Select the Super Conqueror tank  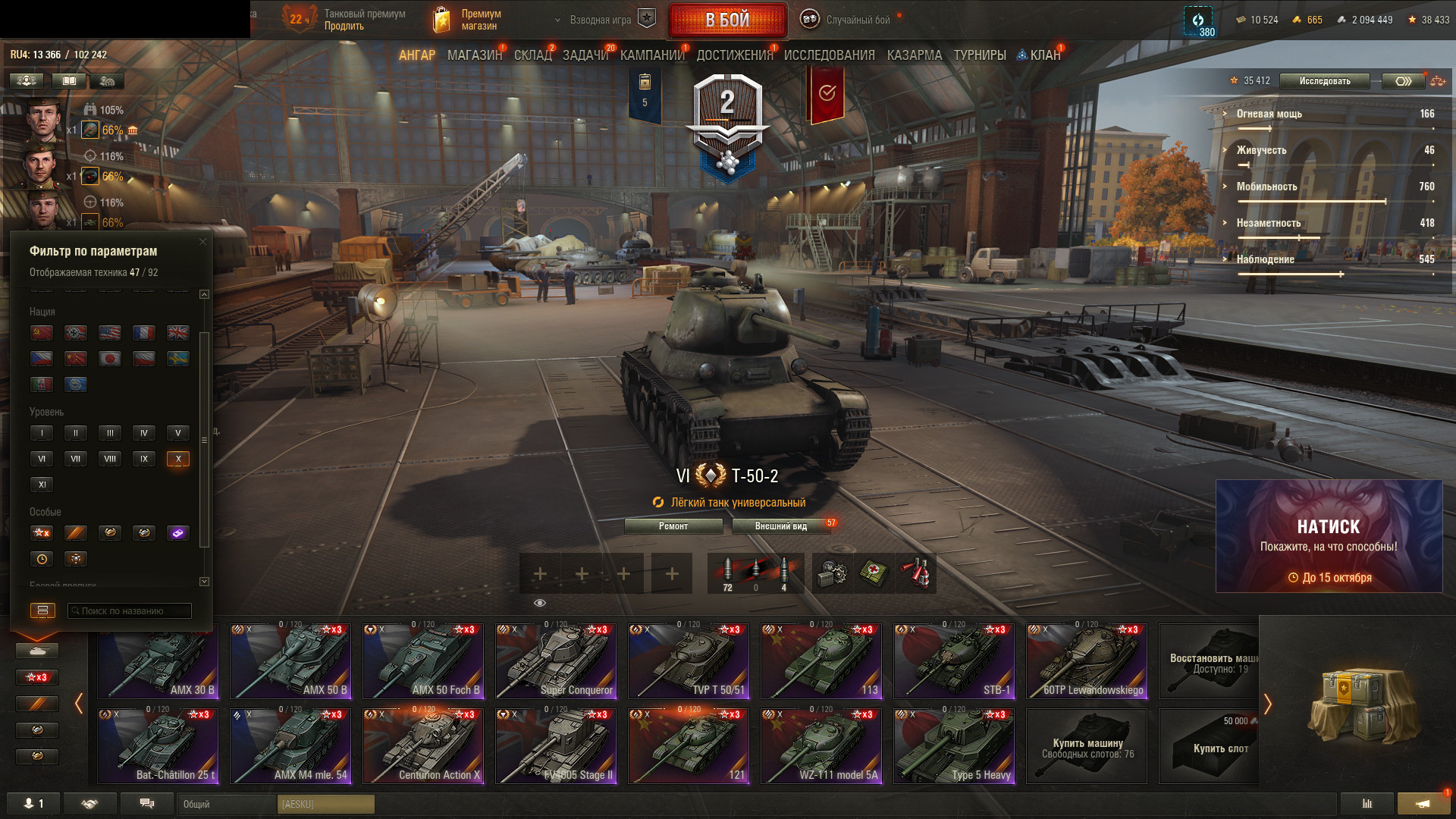[x=556, y=661]
